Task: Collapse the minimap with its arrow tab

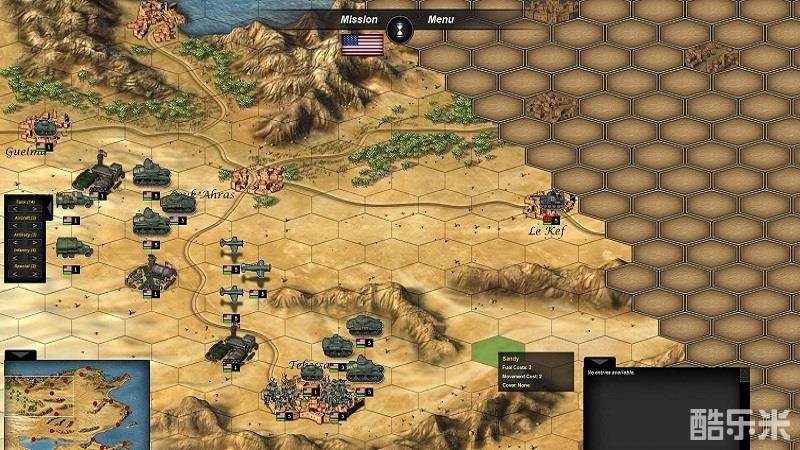Action: tap(20, 355)
